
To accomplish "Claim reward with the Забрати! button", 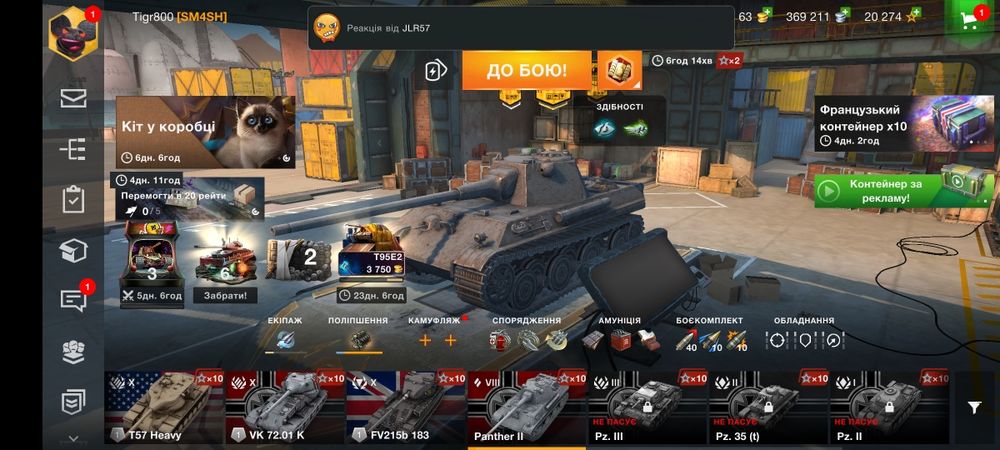I will click(x=226, y=295).
